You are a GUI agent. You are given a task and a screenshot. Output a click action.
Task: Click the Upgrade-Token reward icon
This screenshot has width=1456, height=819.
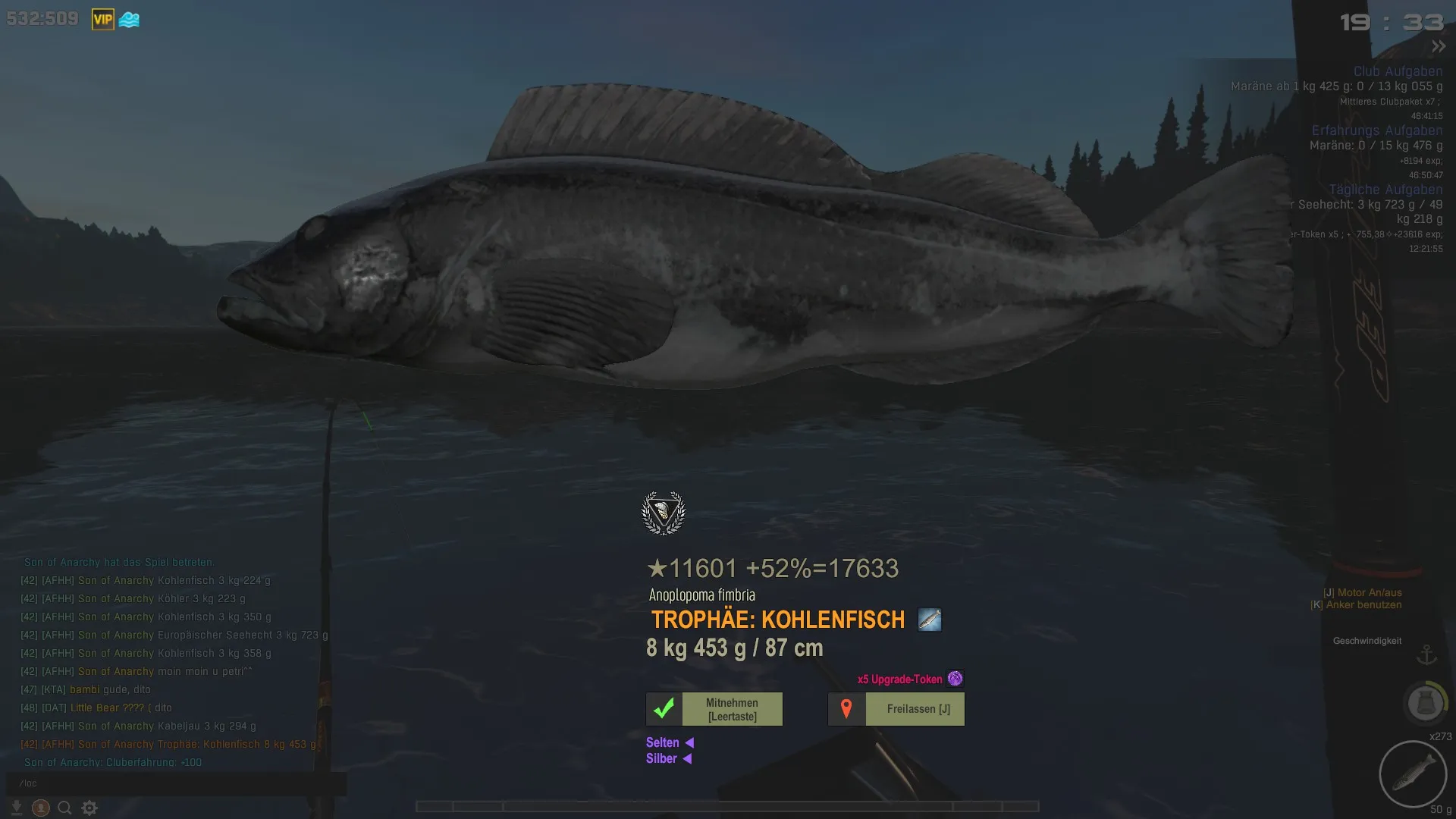[955, 679]
